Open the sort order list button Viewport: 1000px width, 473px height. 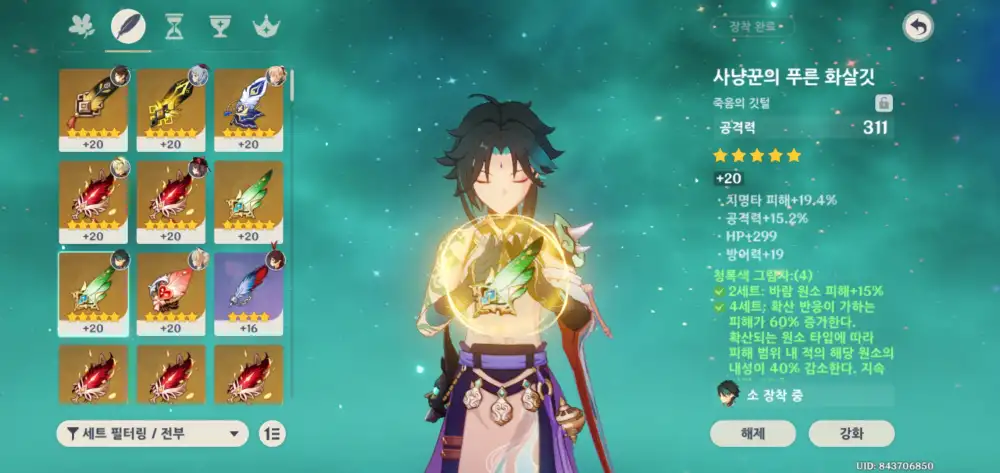(271, 433)
